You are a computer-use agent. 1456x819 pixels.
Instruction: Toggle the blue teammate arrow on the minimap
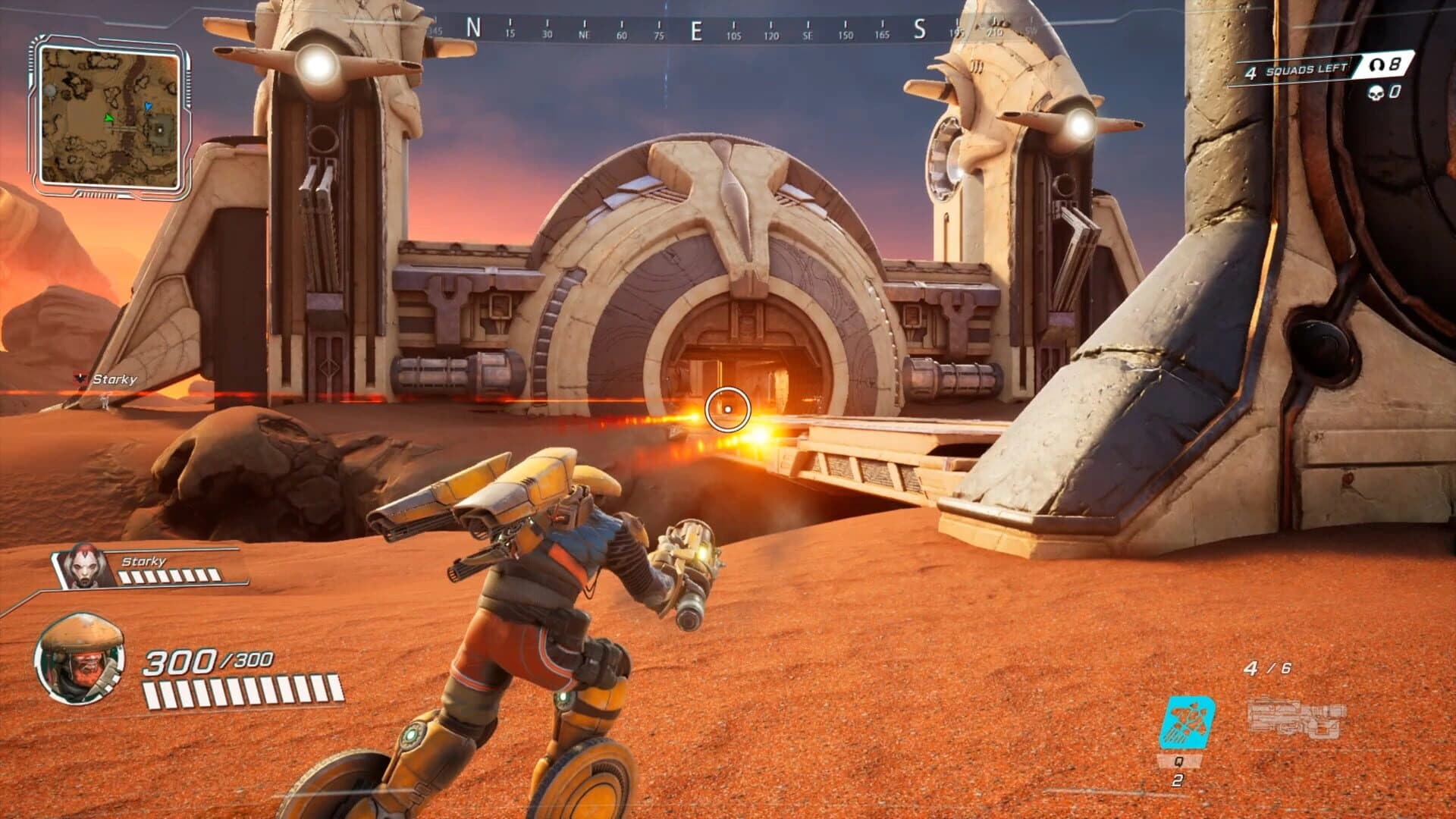tap(148, 106)
